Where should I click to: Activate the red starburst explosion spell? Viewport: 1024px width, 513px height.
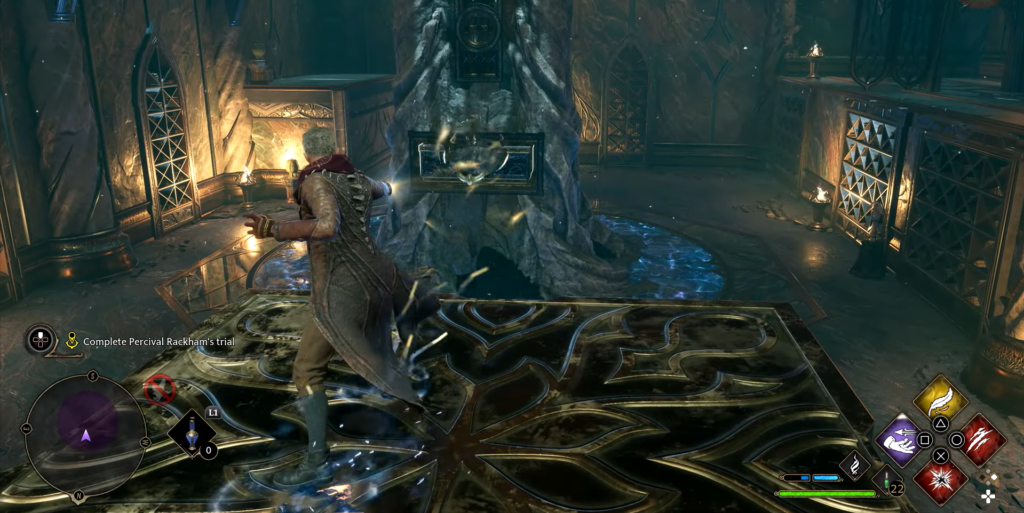tap(940, 479)
